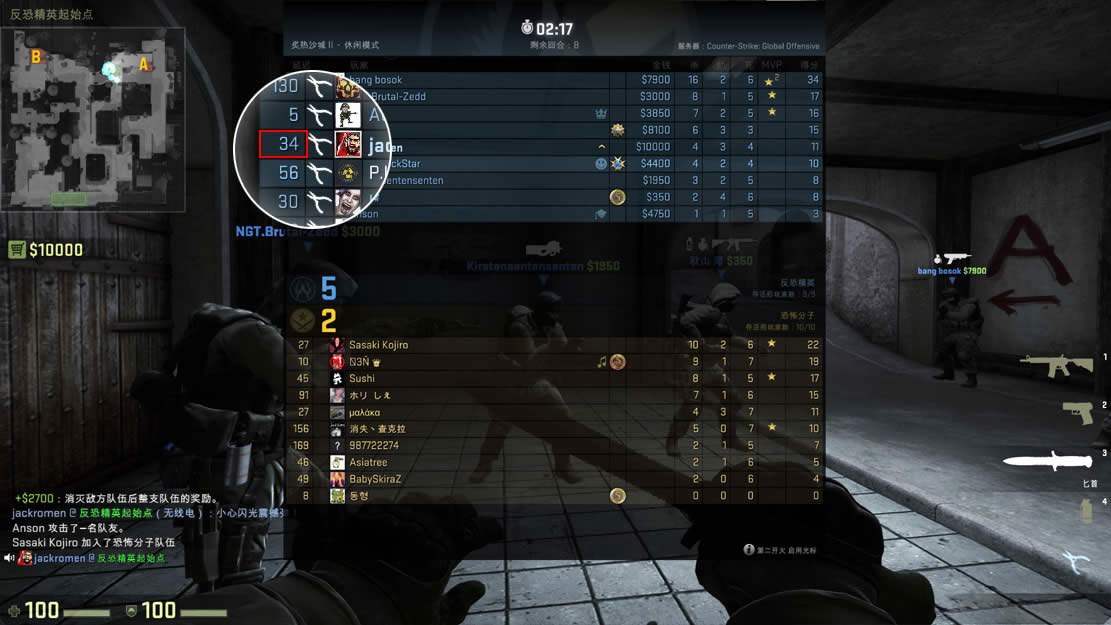
Task: Click bombsite B marker on radar
Action: [36, 57]
